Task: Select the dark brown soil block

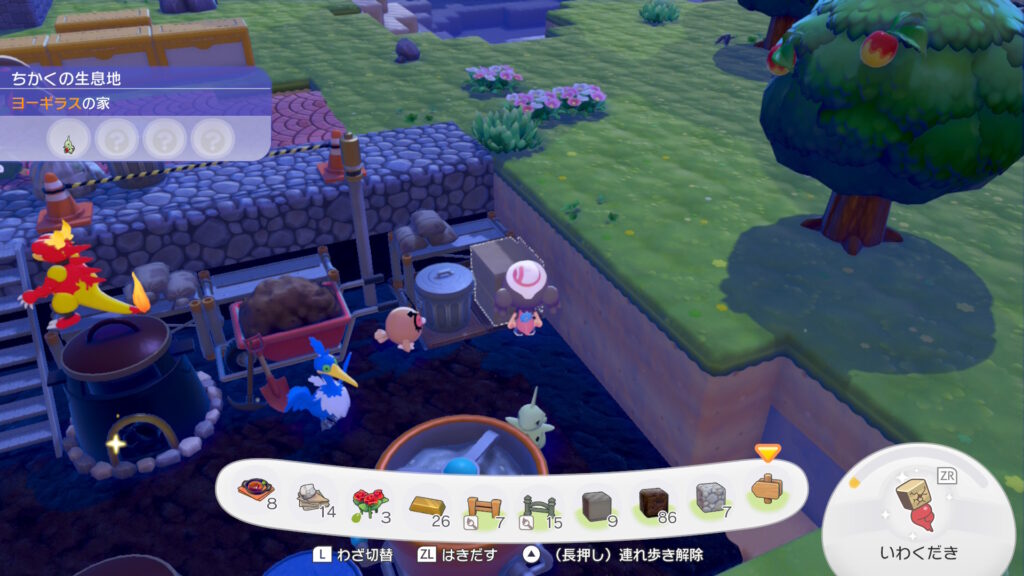Action: tap(653, 498)
